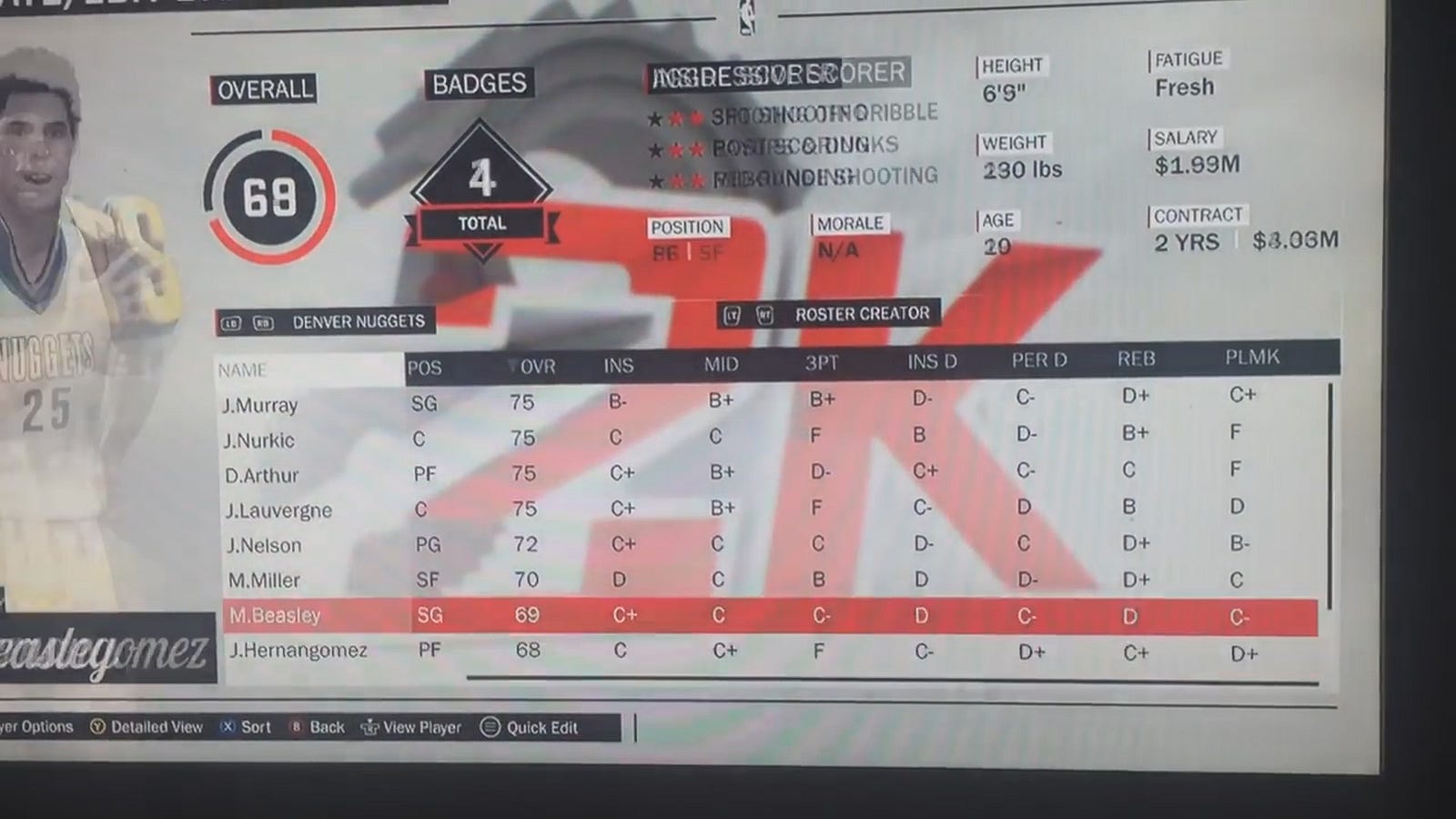The image size is (1456, 819).
Task: Sort by the REB column header
Action: [1136, 359]
